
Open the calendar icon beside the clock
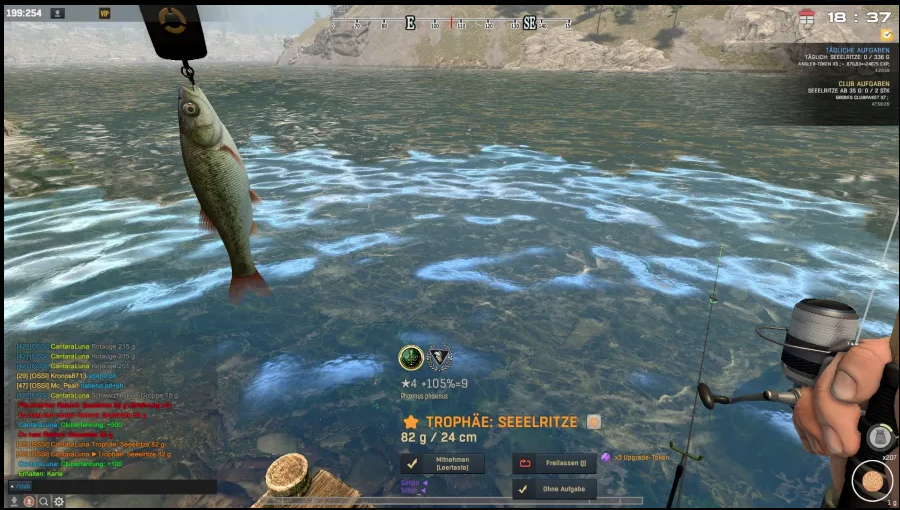[x=807, y=17]
